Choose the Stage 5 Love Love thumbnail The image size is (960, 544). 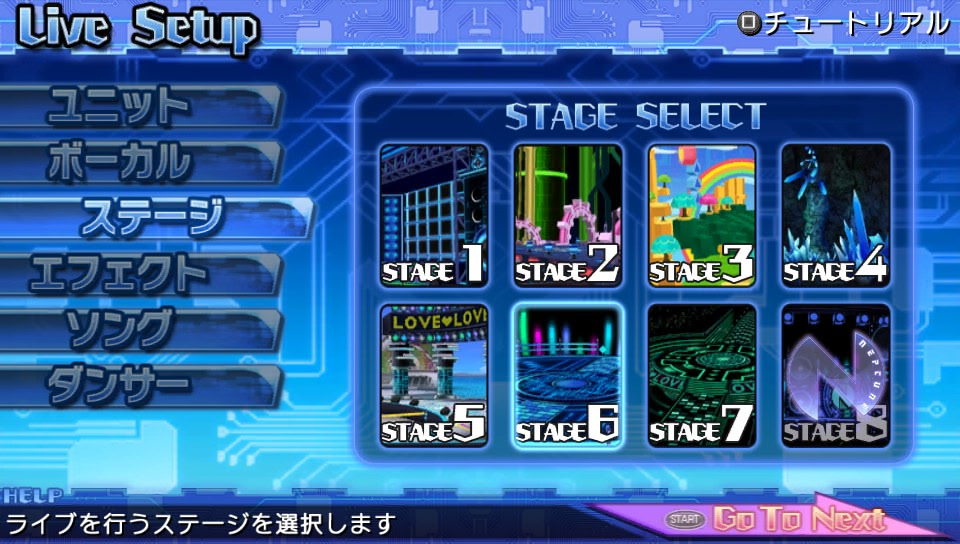tap(434, 375)
